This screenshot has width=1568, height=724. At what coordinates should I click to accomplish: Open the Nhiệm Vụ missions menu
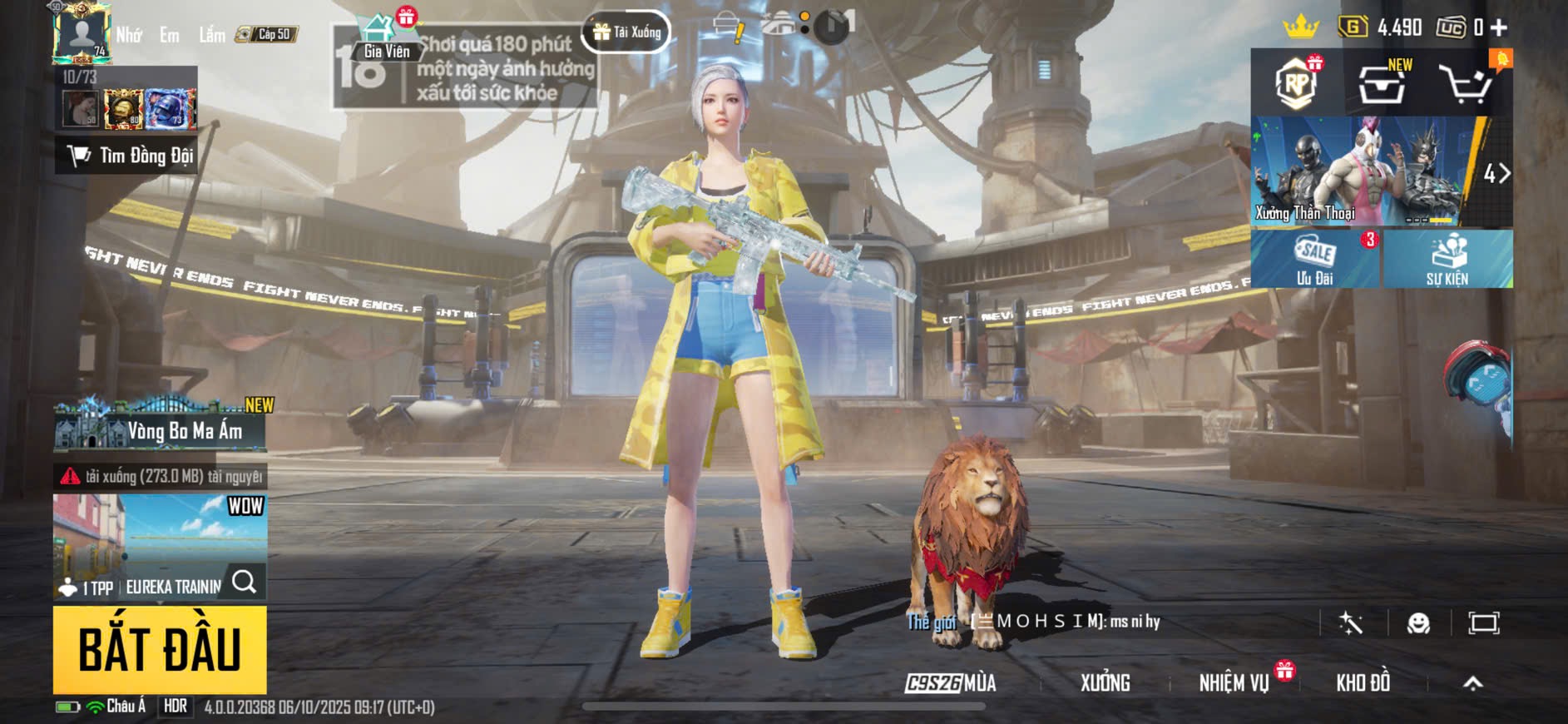[1234, 683]
